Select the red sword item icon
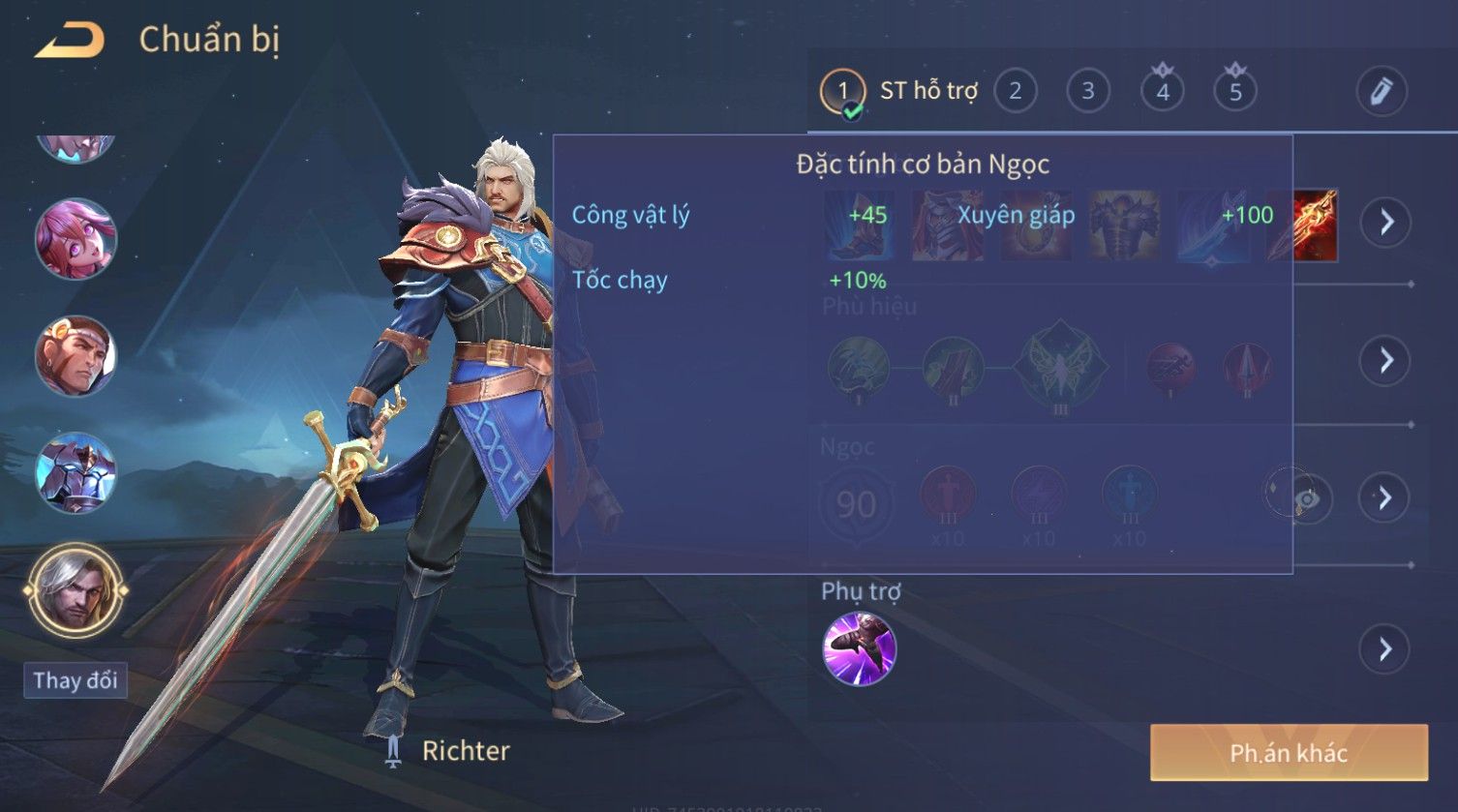Viewport: 1458px width, 812px height. (x=1303, y=225)
